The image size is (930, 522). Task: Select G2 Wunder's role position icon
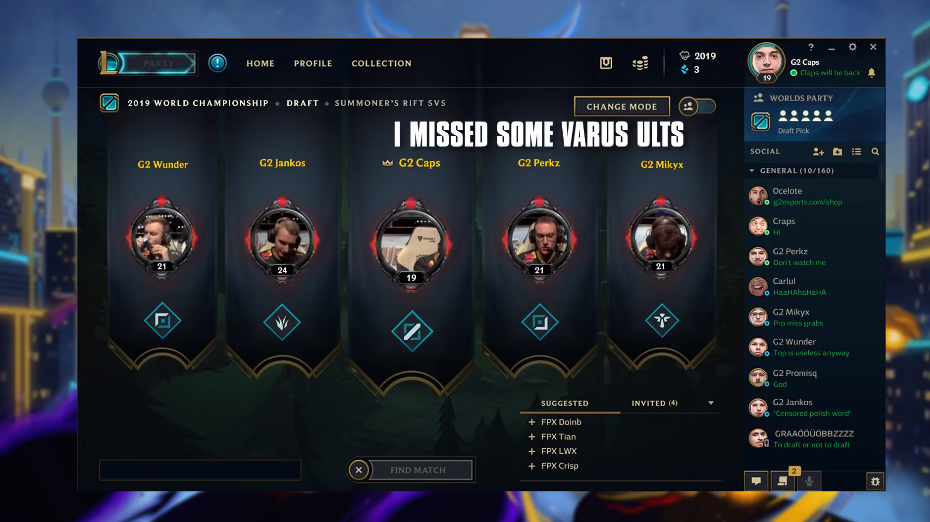point(162,322)
